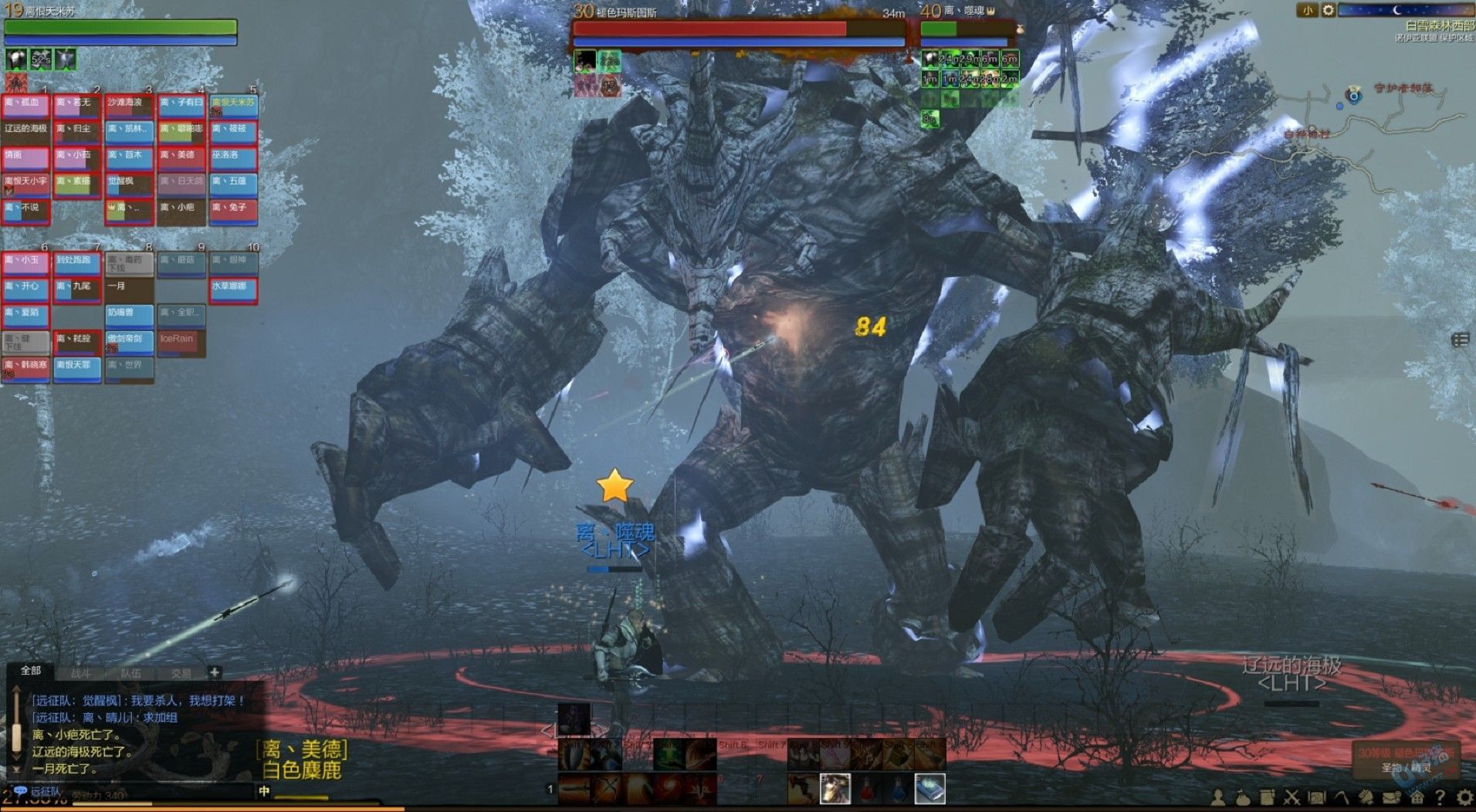Use the red health potion
Viewport: 1476px width, 812px height.
[866, 789]
